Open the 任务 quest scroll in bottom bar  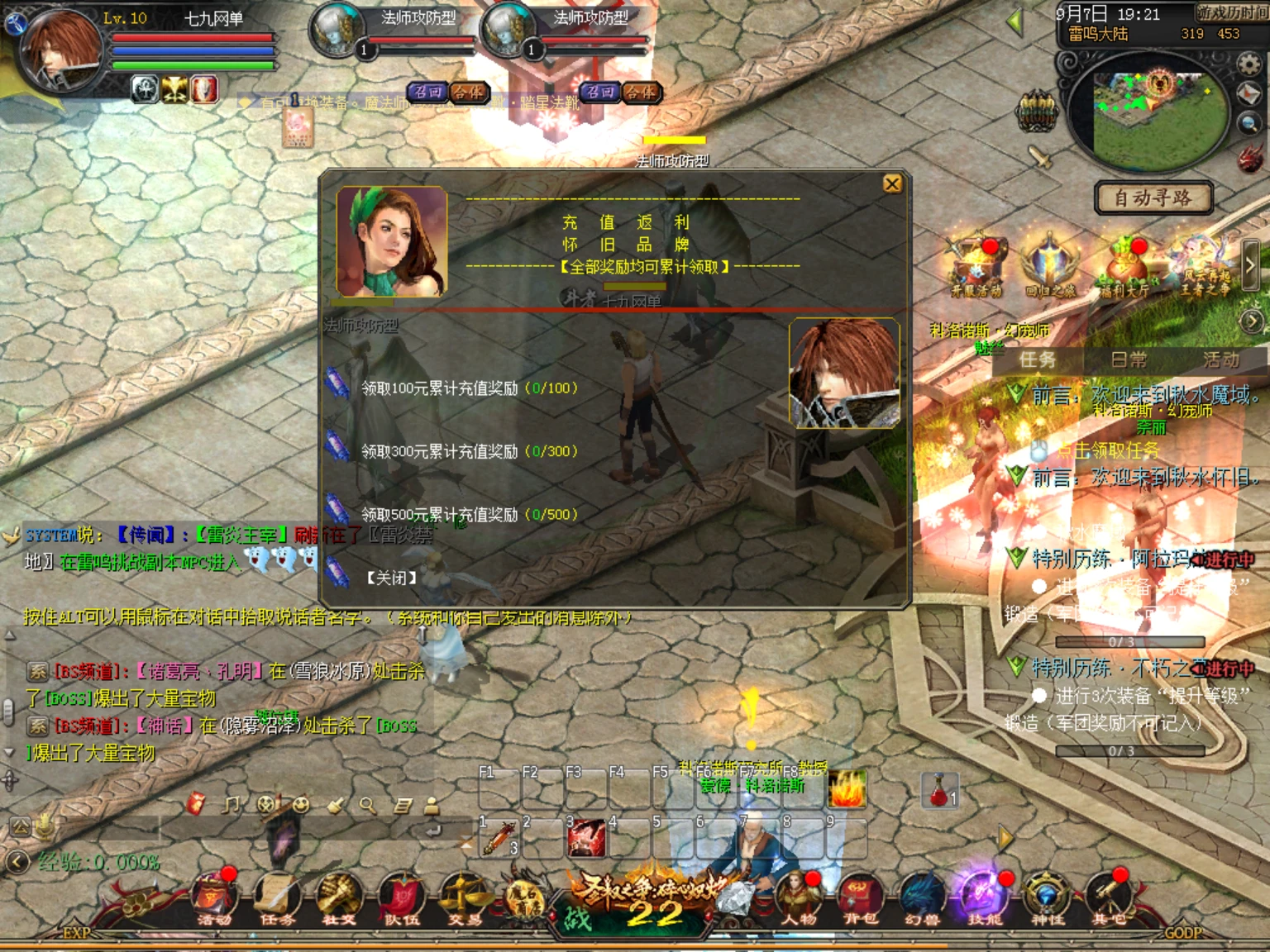276,899
